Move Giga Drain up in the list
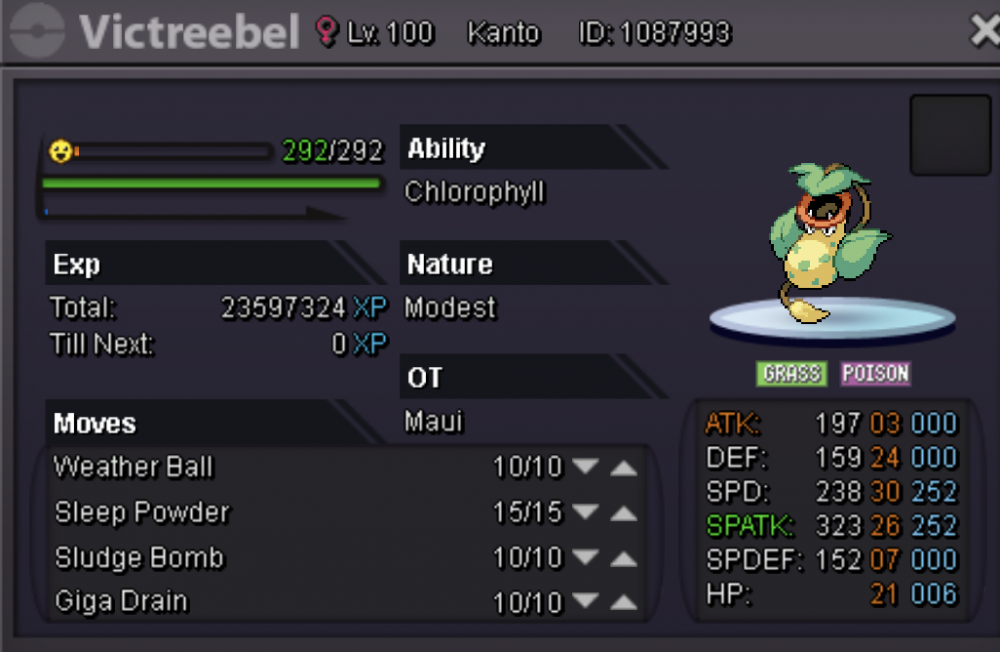Screen dimensions: 1000x652 point(623,602)
